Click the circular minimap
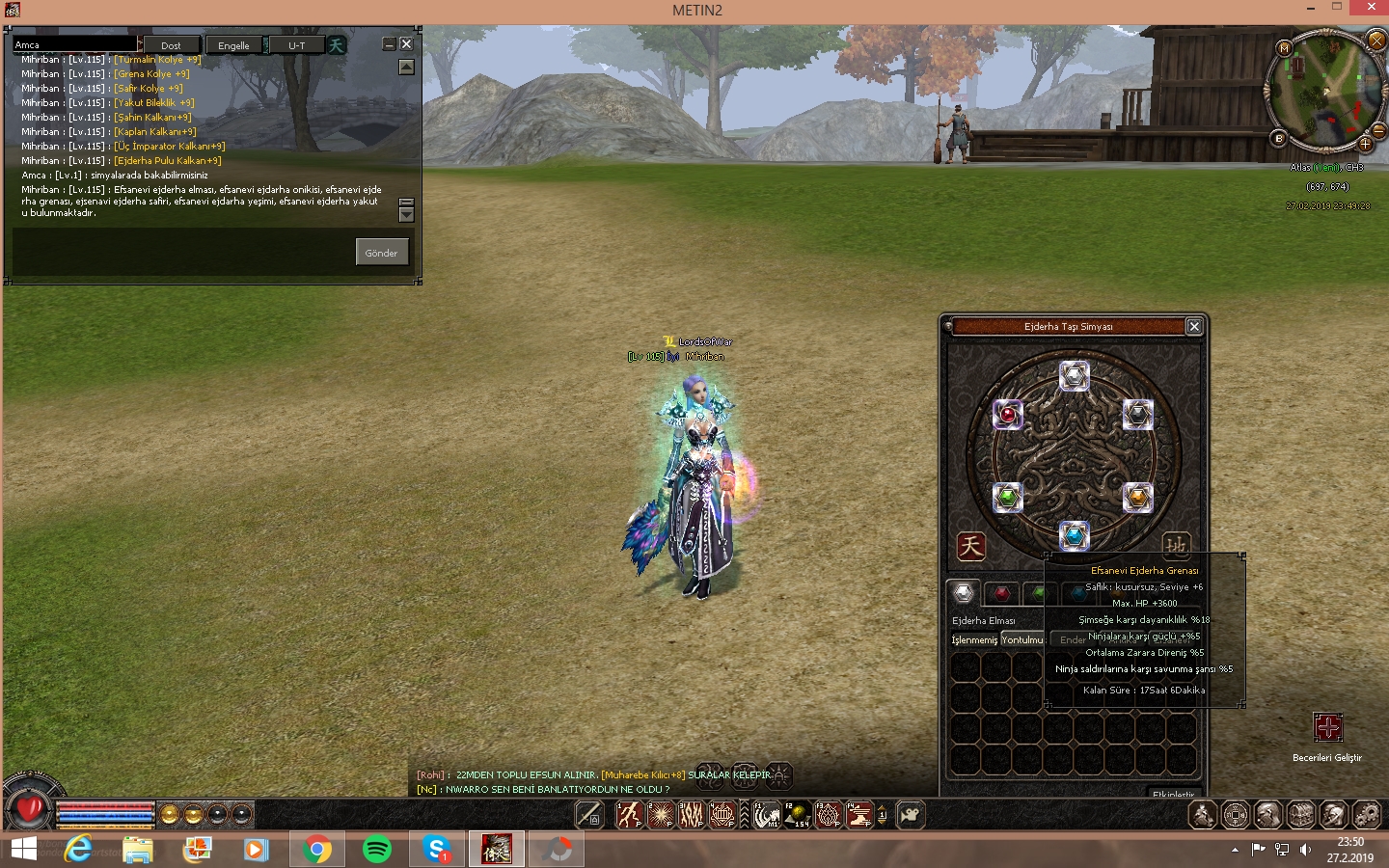Screen dimensions: 1389x868 pyautogui.click(x=1325, y=91)
